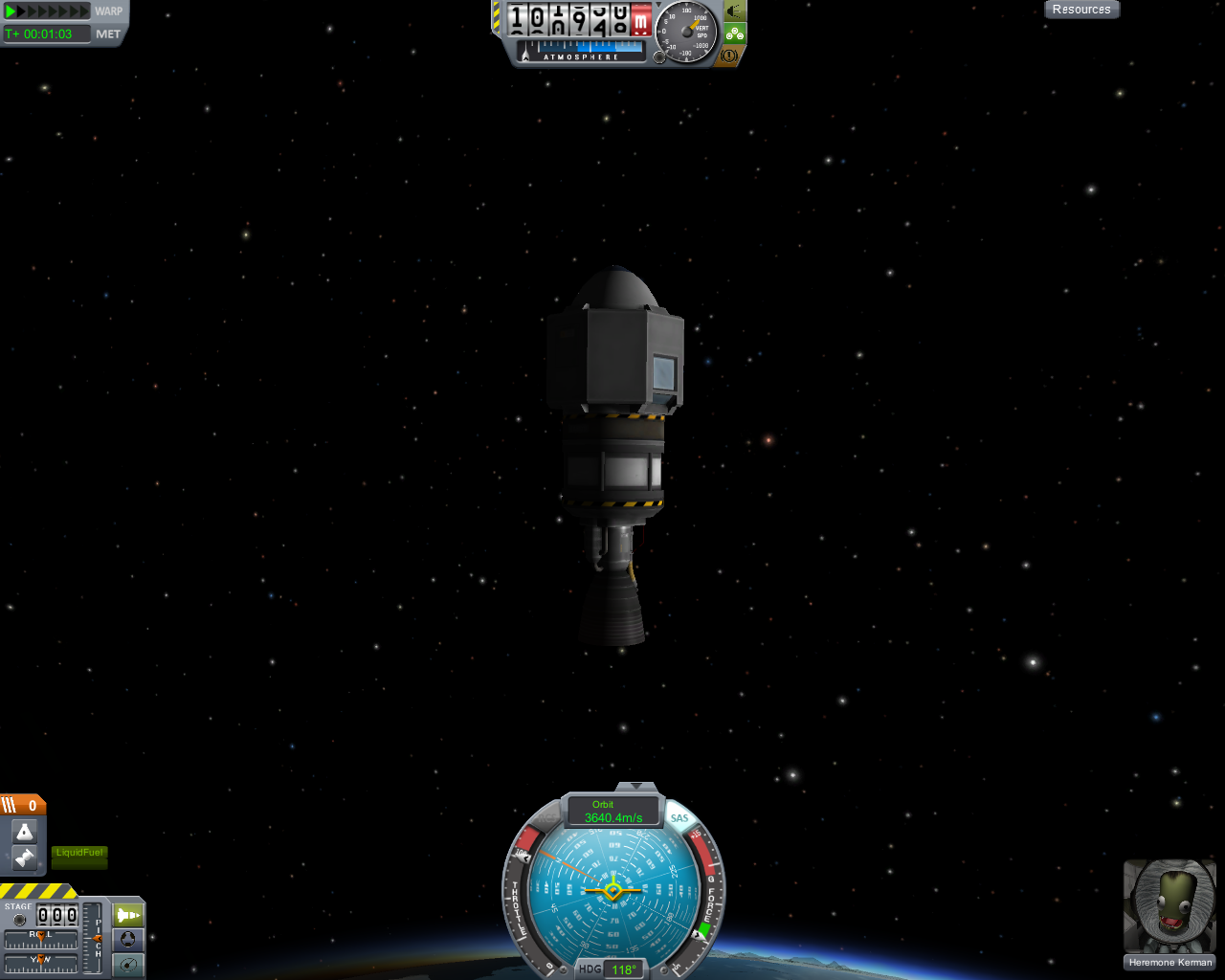This screenshot has width=1225, height=980.
Task: Switch to docking mode button
Action: (x=128, y=940)
